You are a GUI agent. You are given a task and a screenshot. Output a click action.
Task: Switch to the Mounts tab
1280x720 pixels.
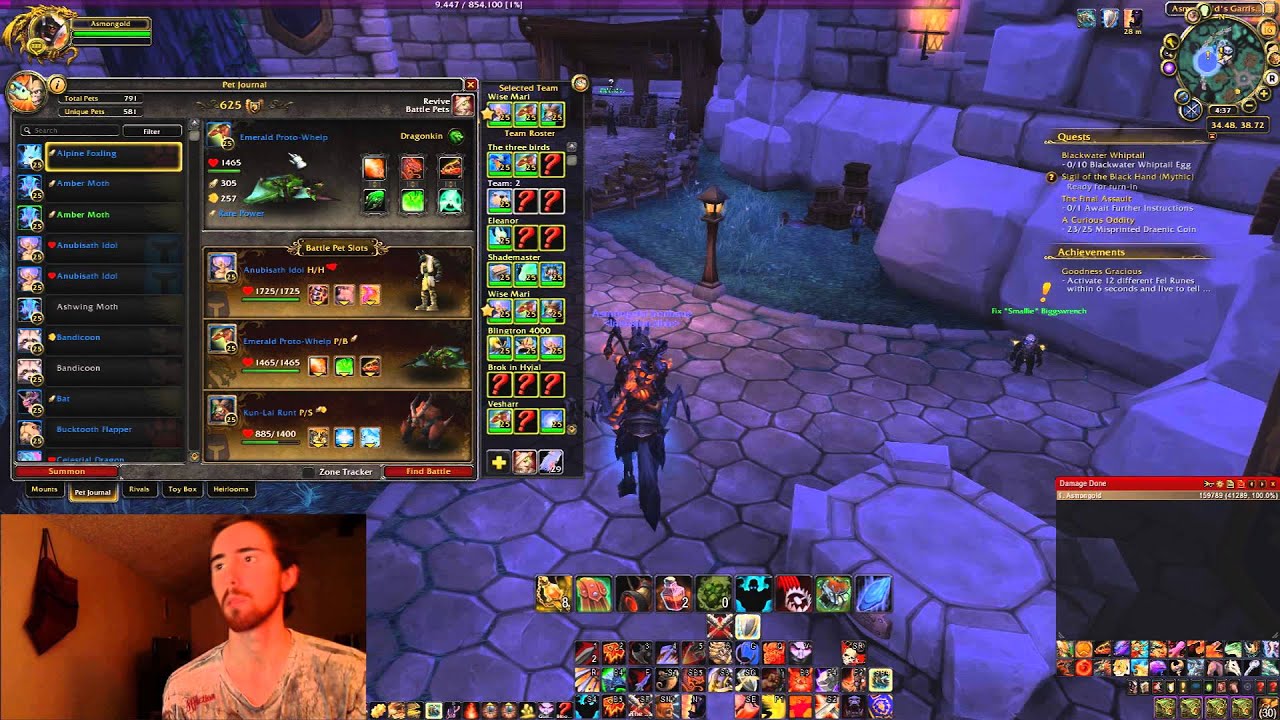click(x=44, y=490)
